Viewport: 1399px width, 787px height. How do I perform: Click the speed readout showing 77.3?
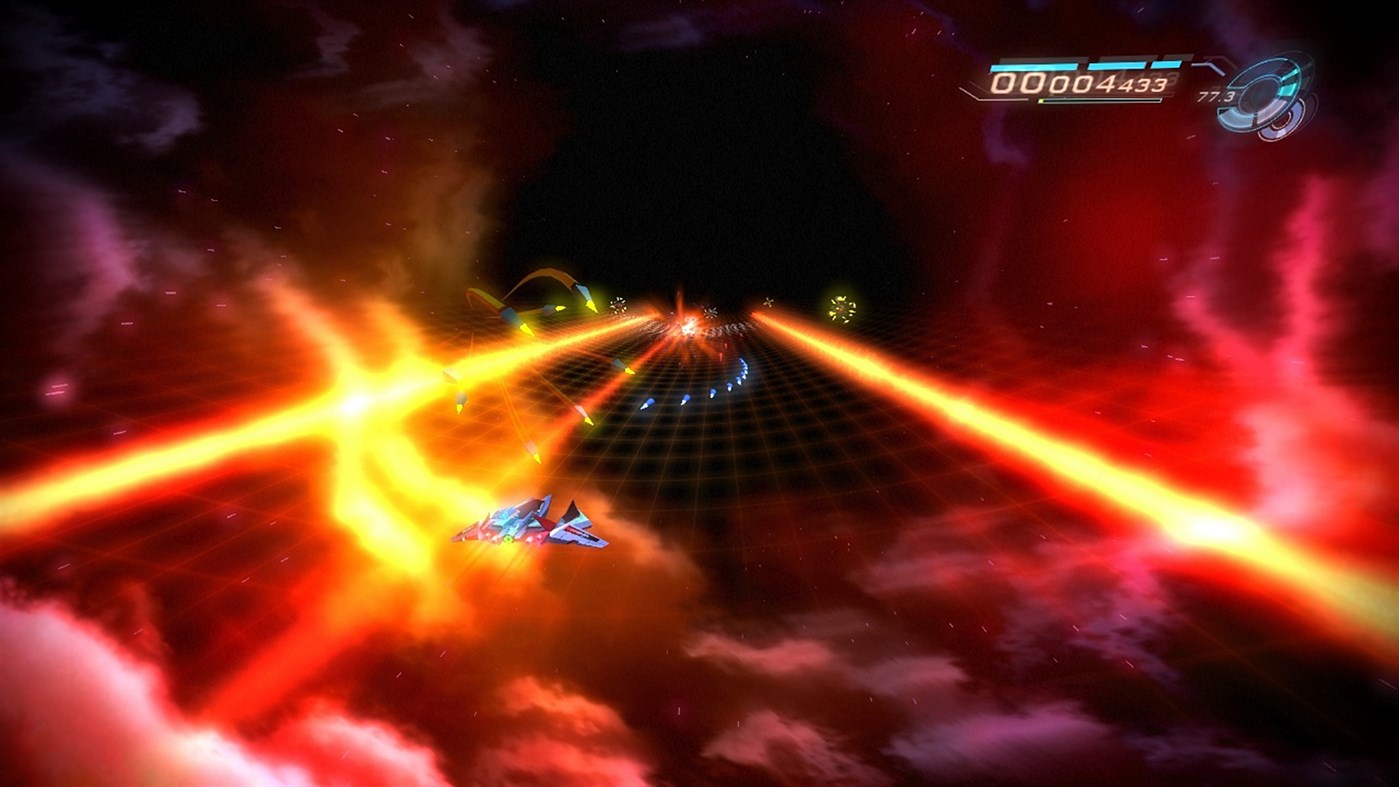coord(1215,96)
